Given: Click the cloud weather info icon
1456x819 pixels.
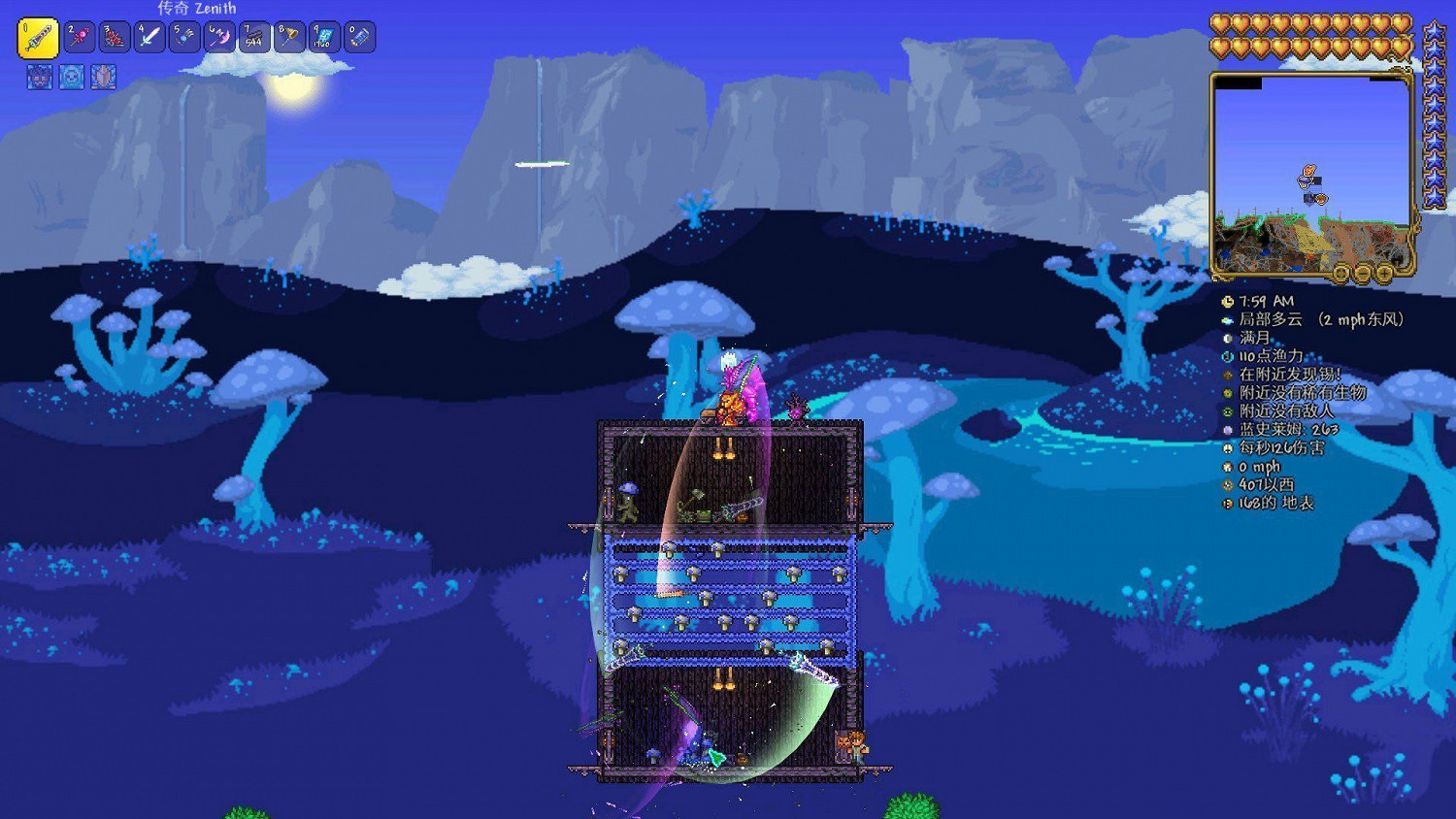Looking at the screenshot, I should [1227, 320].
